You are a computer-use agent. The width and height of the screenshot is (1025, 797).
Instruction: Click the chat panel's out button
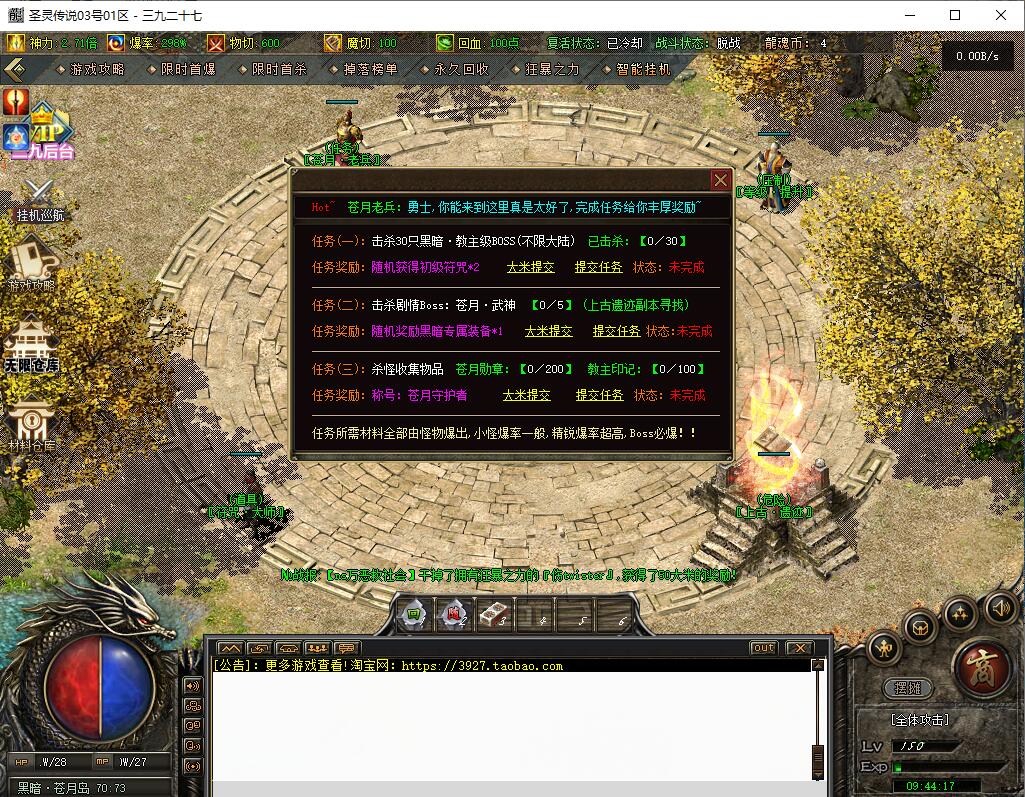coord(763,648)
